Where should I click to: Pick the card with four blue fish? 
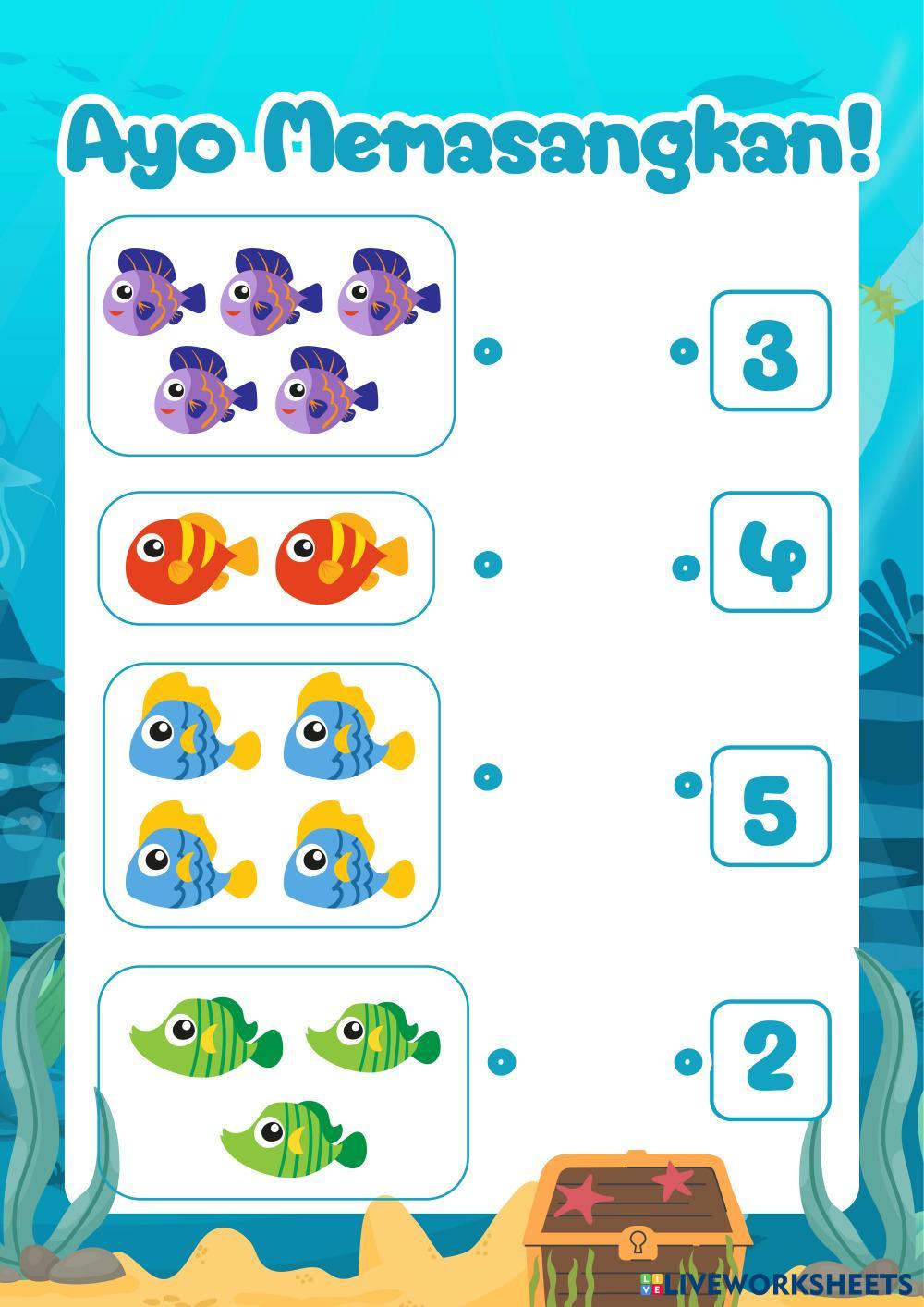(272, 794)
